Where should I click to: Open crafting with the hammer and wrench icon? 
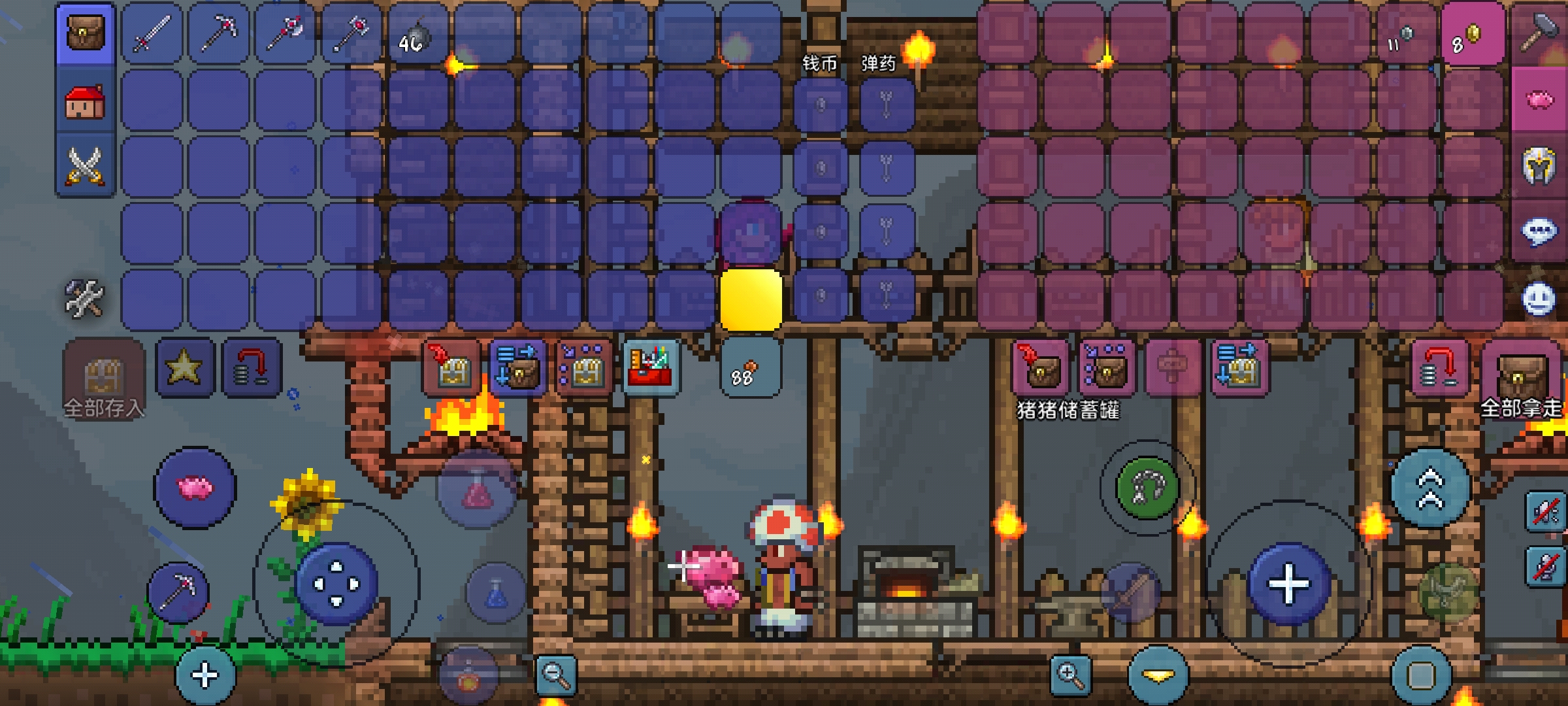pos(85,298)
